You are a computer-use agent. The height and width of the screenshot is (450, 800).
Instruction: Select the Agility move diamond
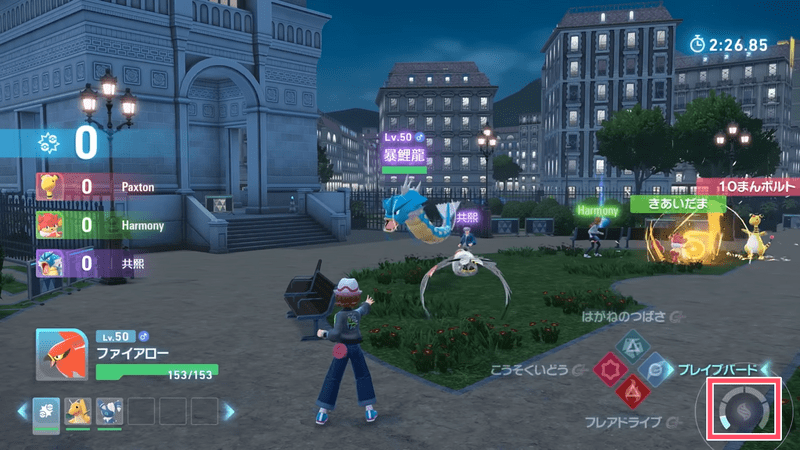pos(607,369)
